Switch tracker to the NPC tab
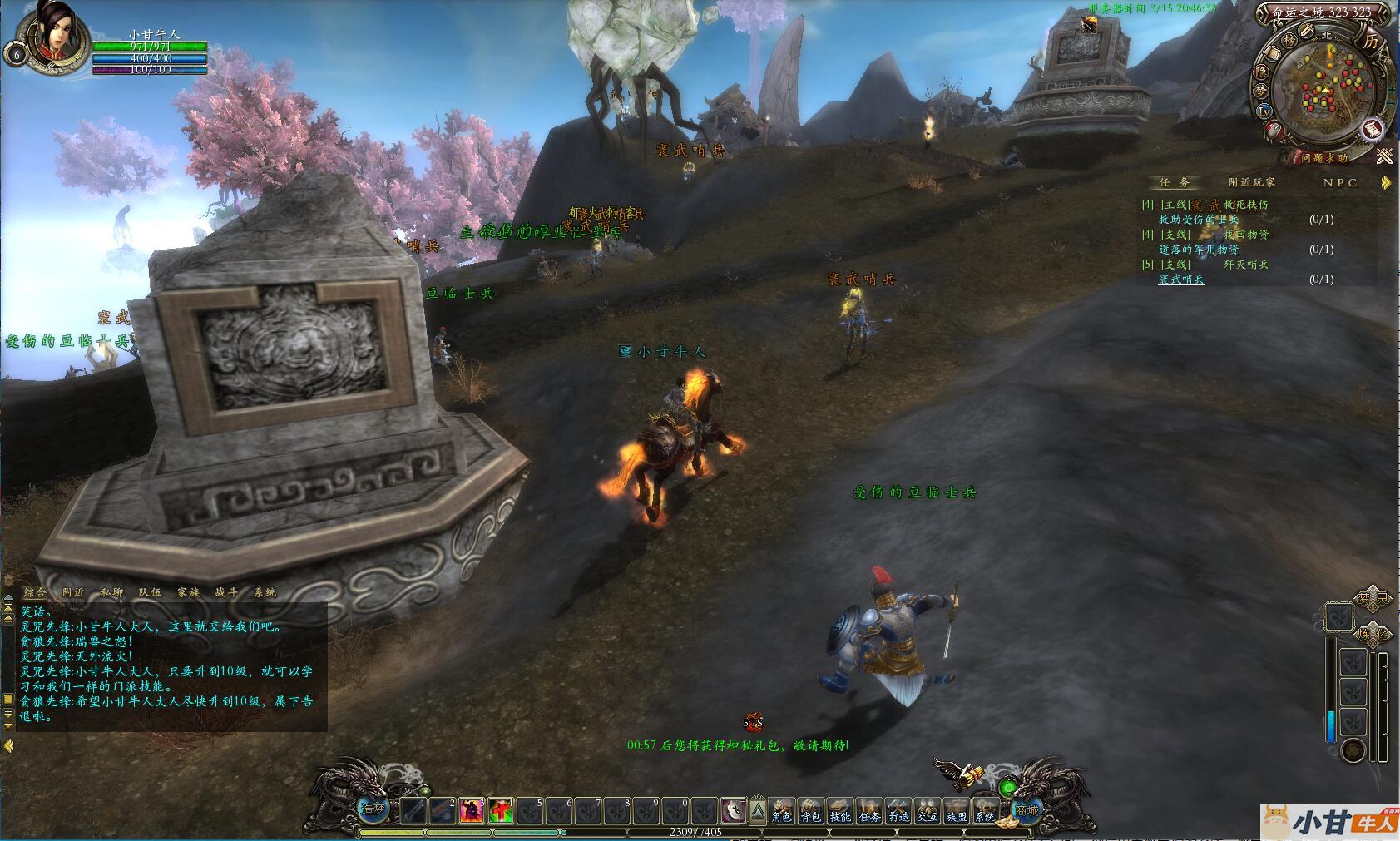 pos(1340,182)
